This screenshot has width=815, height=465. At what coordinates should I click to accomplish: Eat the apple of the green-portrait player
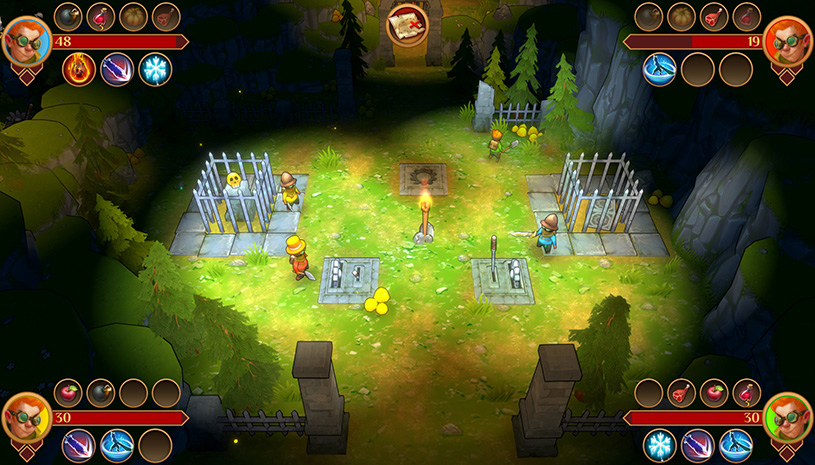pos(714,392)
